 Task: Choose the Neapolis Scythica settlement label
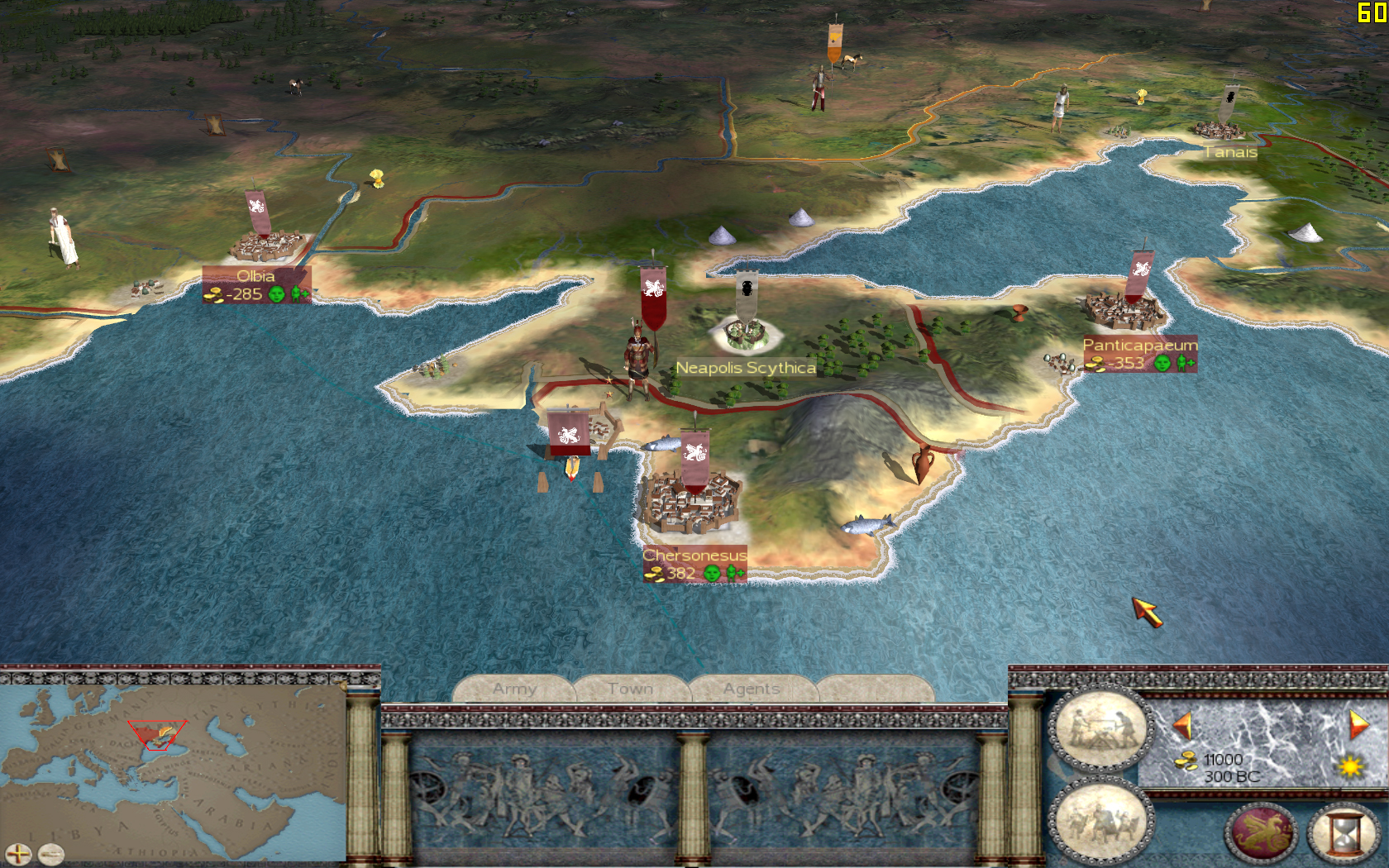coord(746,368)
